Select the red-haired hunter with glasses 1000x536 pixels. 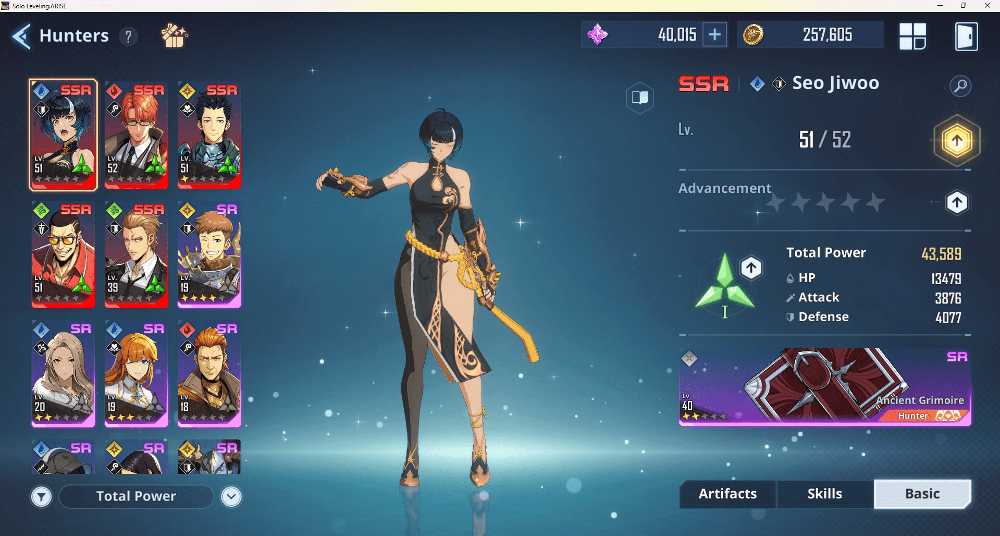(136, 135)
